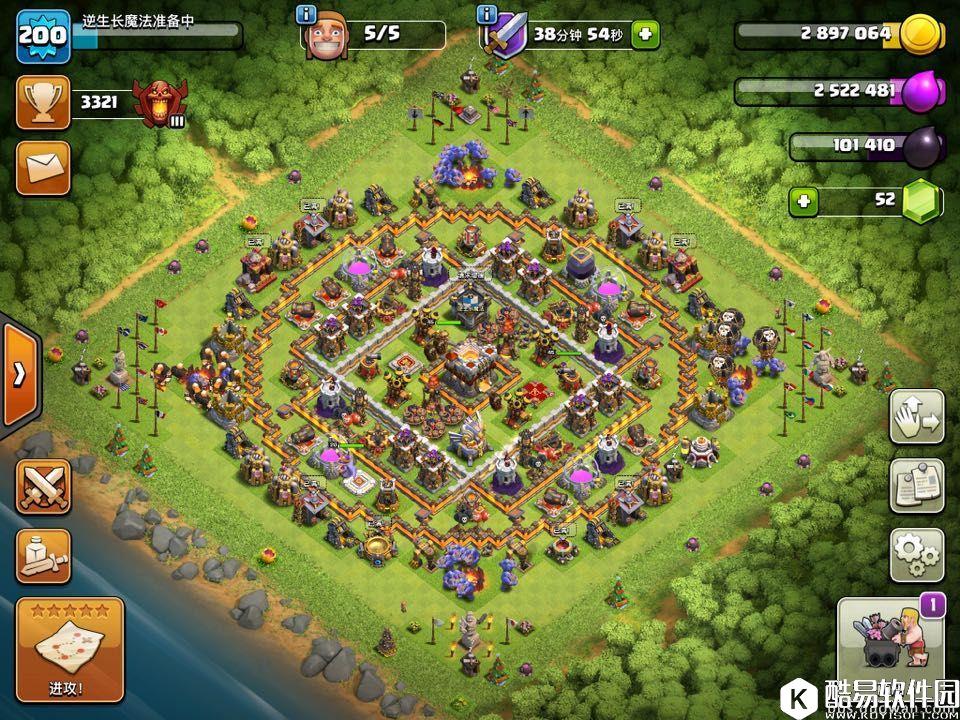Click the gold coin resource icon

tap(919, 35)
